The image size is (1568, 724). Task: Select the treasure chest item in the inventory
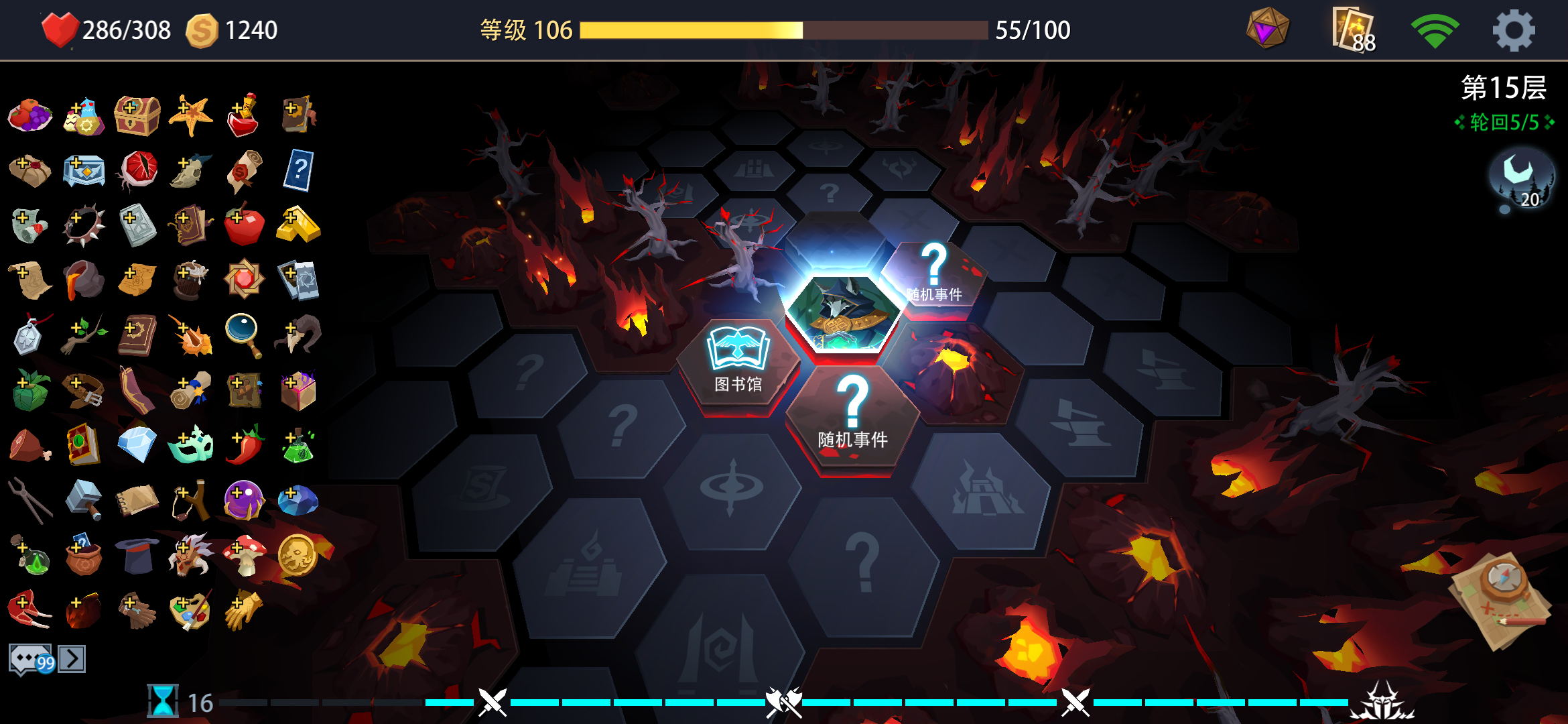137,115
